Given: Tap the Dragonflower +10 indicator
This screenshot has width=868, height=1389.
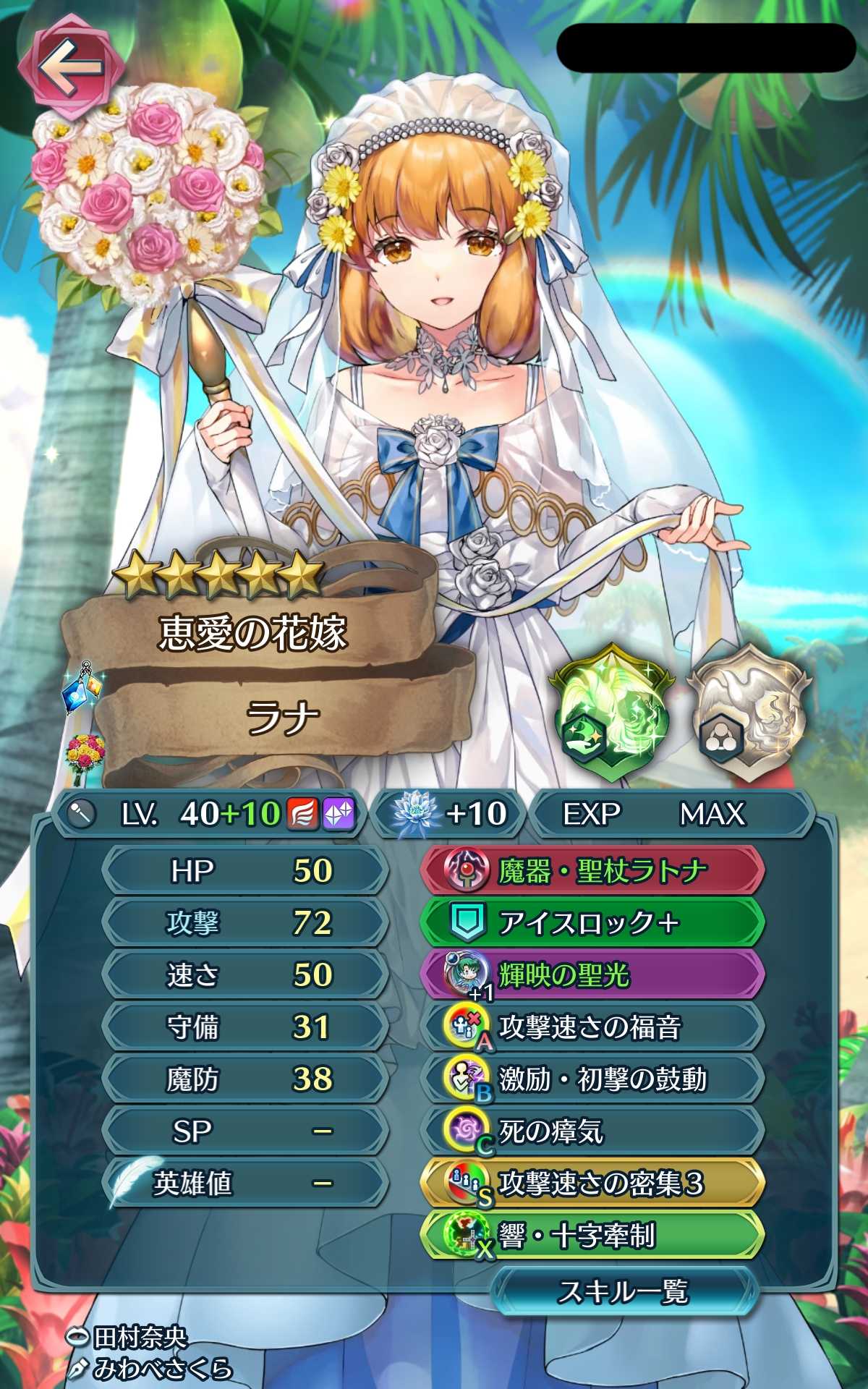Looking at the screenshot, I should click(448, 814).
